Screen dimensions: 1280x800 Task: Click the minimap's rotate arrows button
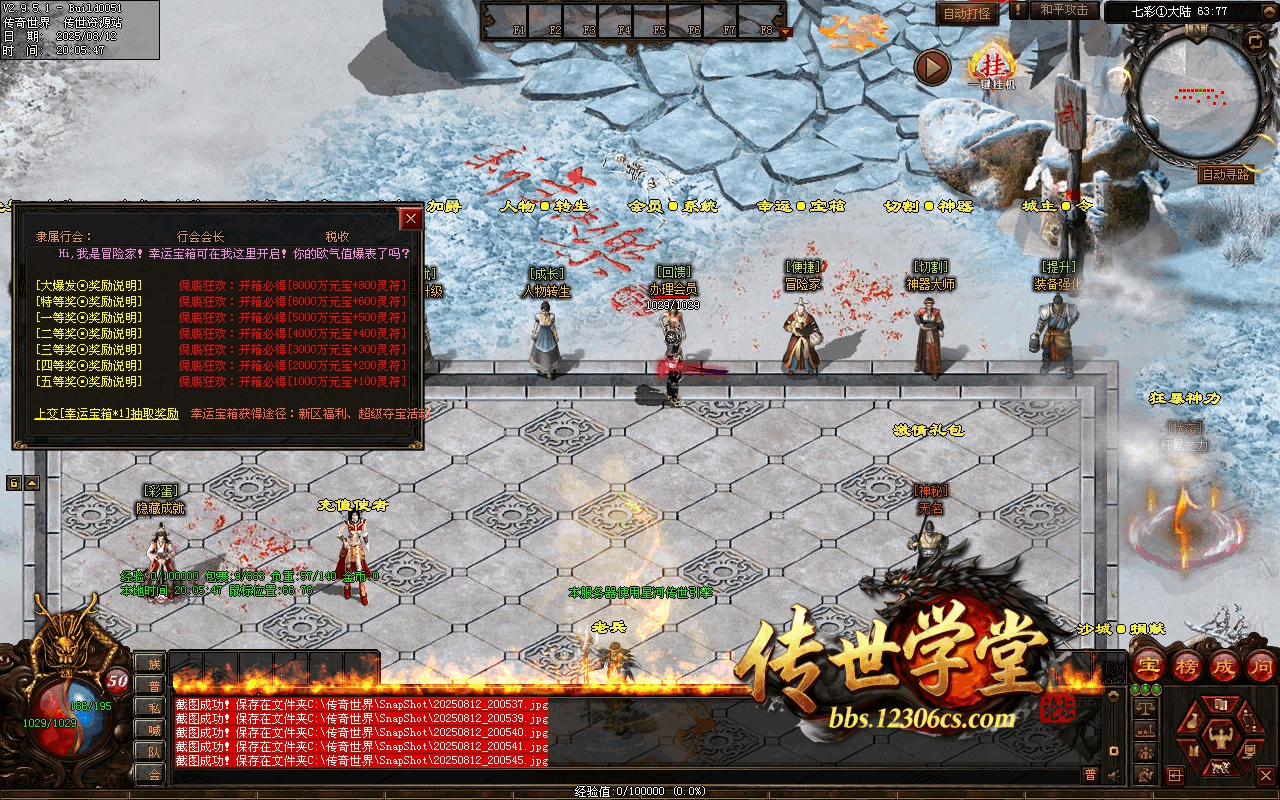coord(1255,41)
